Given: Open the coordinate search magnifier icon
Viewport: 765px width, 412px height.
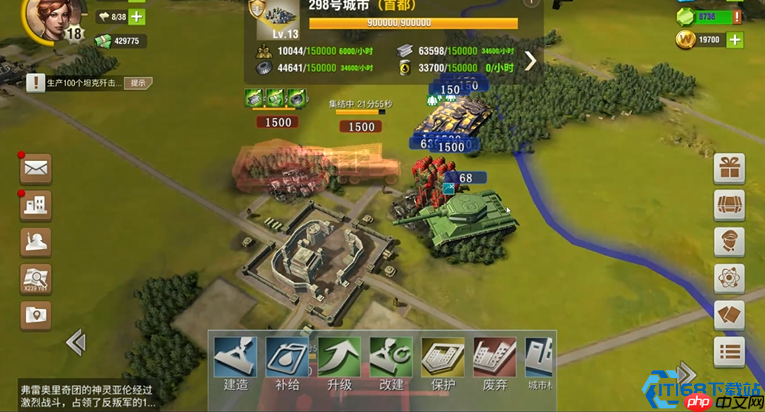Looking at the screenshot, I should pos(36,279).
